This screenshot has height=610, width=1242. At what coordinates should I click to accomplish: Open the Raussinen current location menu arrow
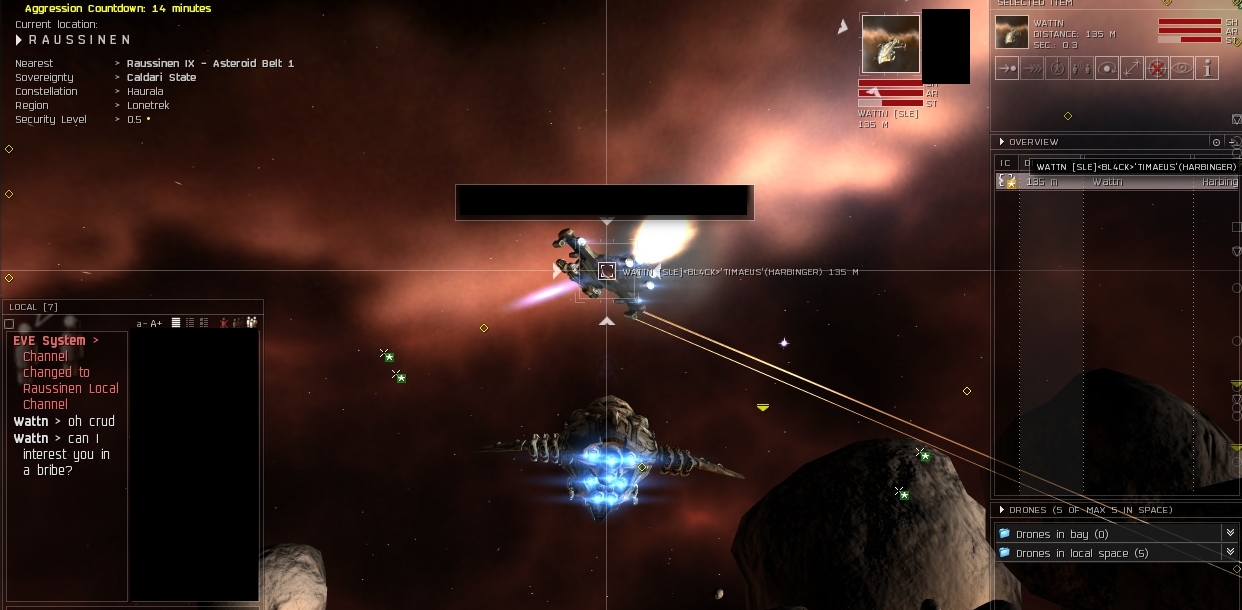(x=19, y=40)
